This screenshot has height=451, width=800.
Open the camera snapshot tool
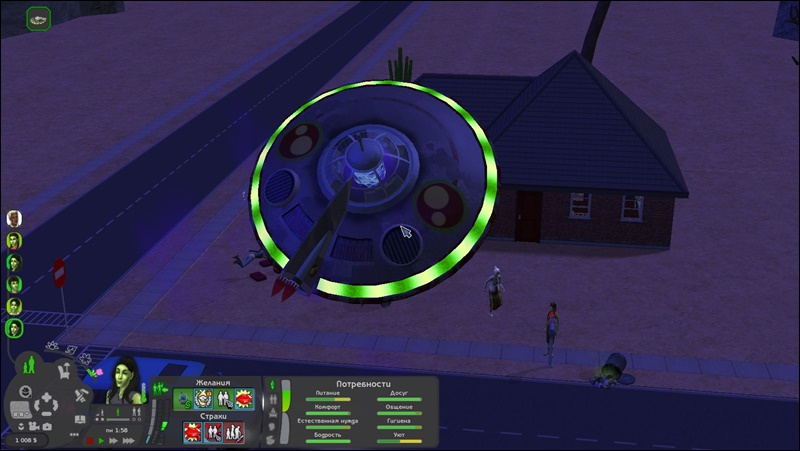(48, 427)
